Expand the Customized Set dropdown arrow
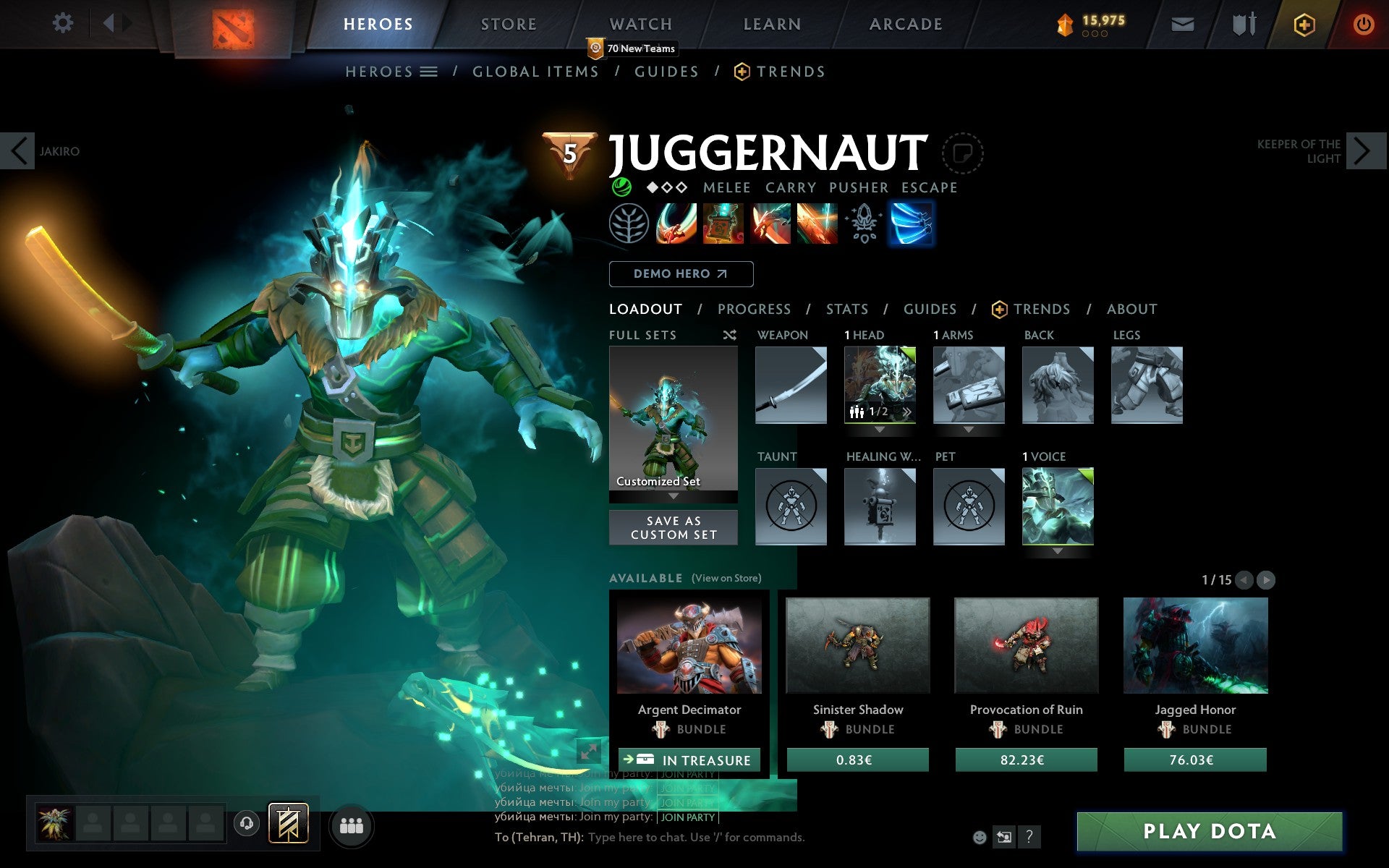1389x868 pixels. (x=674, y=497)
